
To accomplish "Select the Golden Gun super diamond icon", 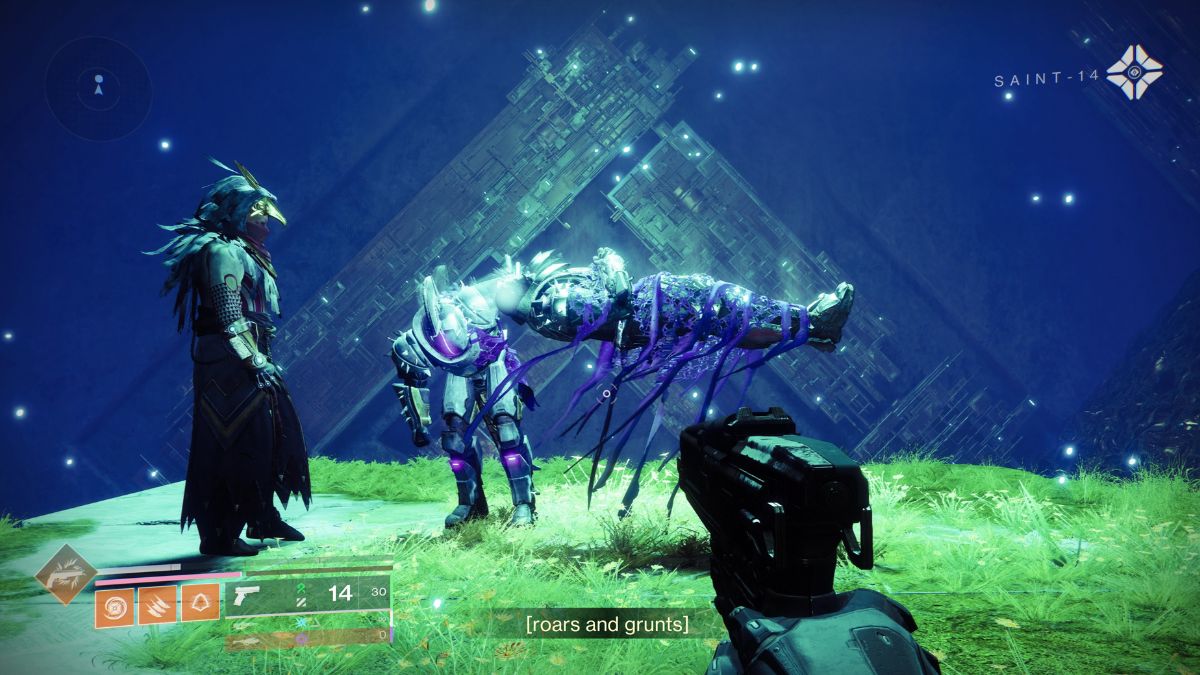I will (x=63, y=574).
